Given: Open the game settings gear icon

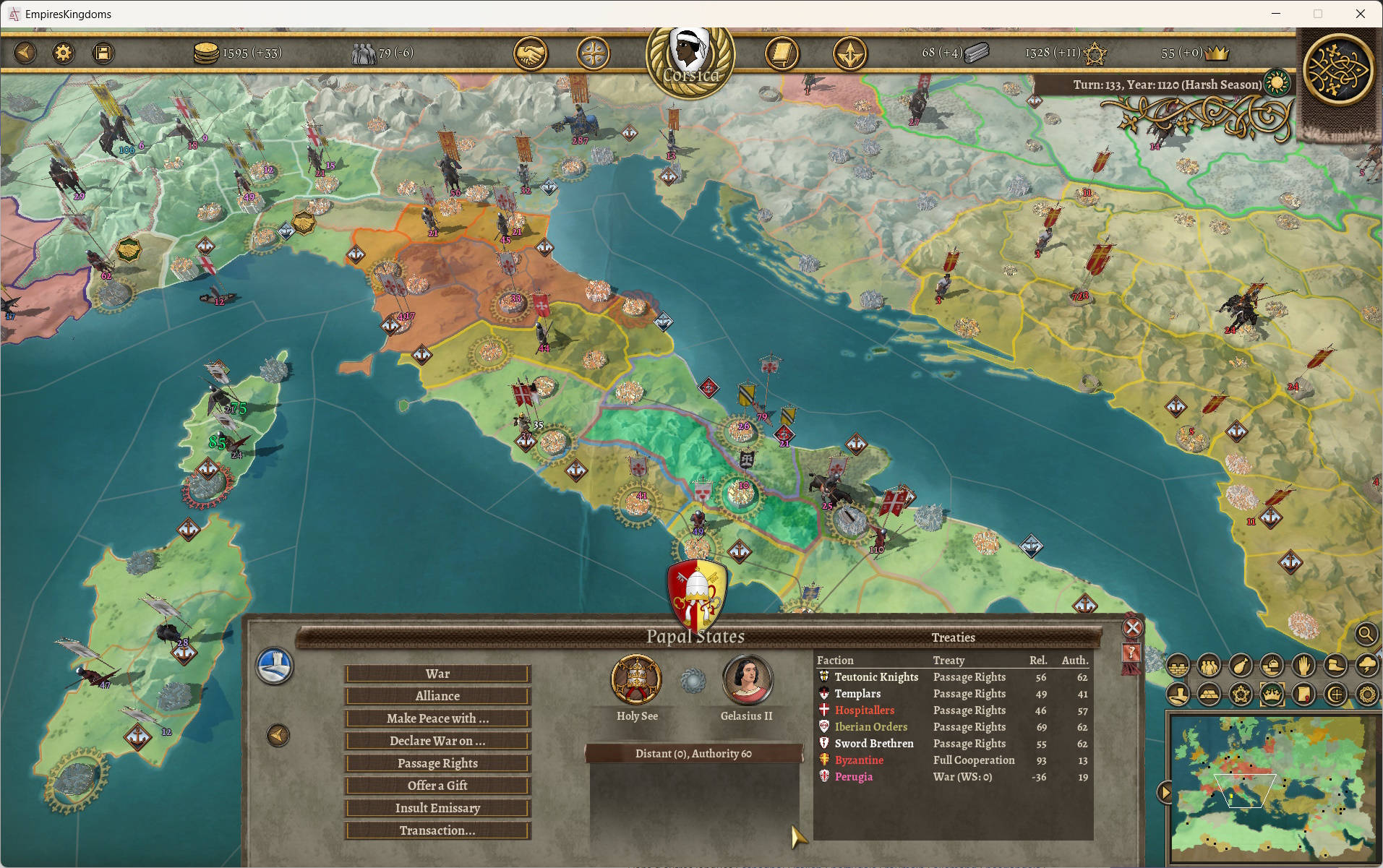Looking at the screenshot, I should pos(64,52).
